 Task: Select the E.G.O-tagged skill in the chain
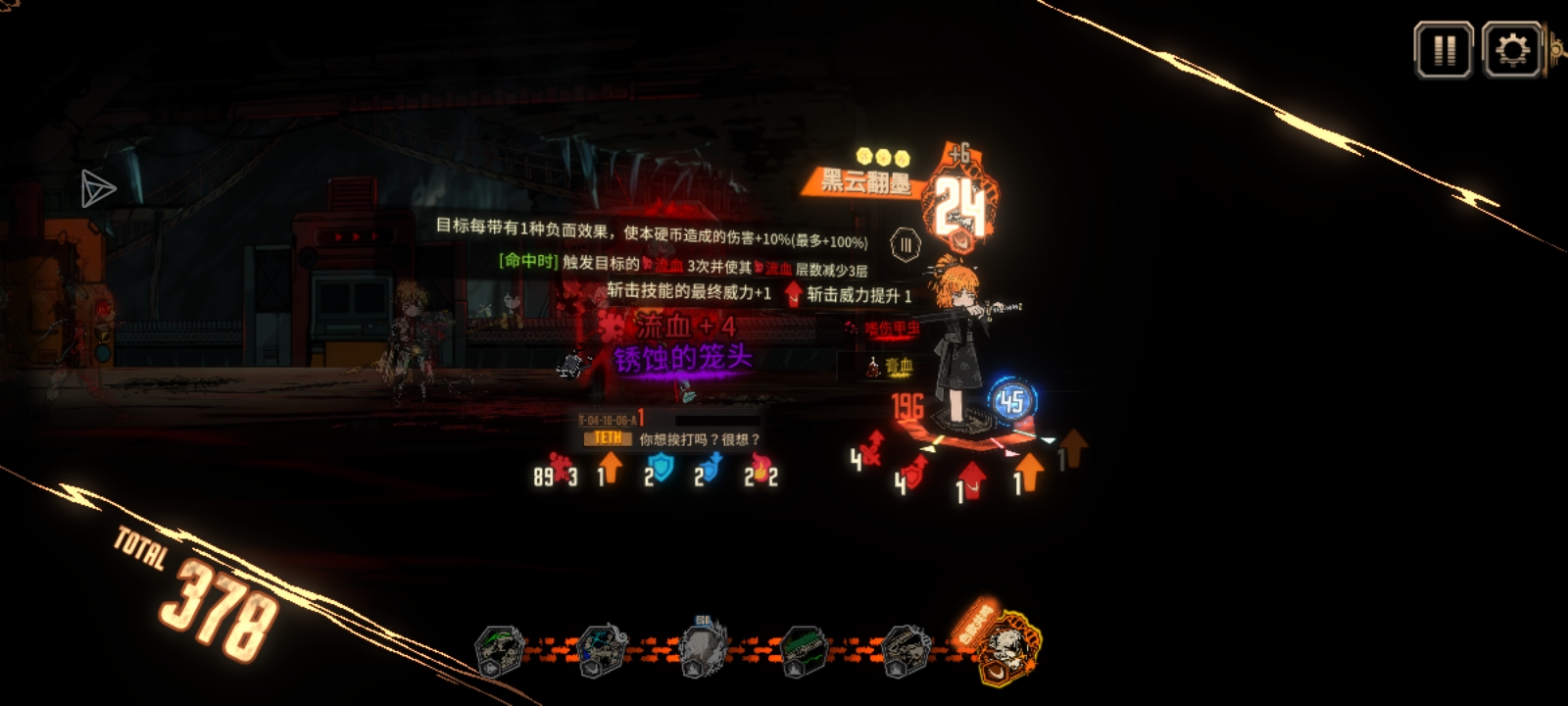[703, 647]
